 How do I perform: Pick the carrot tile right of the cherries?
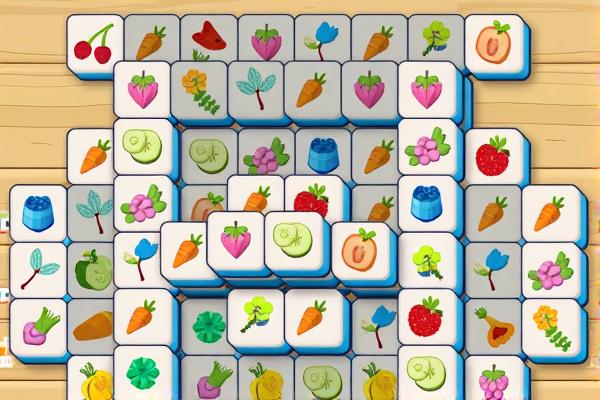151,43
